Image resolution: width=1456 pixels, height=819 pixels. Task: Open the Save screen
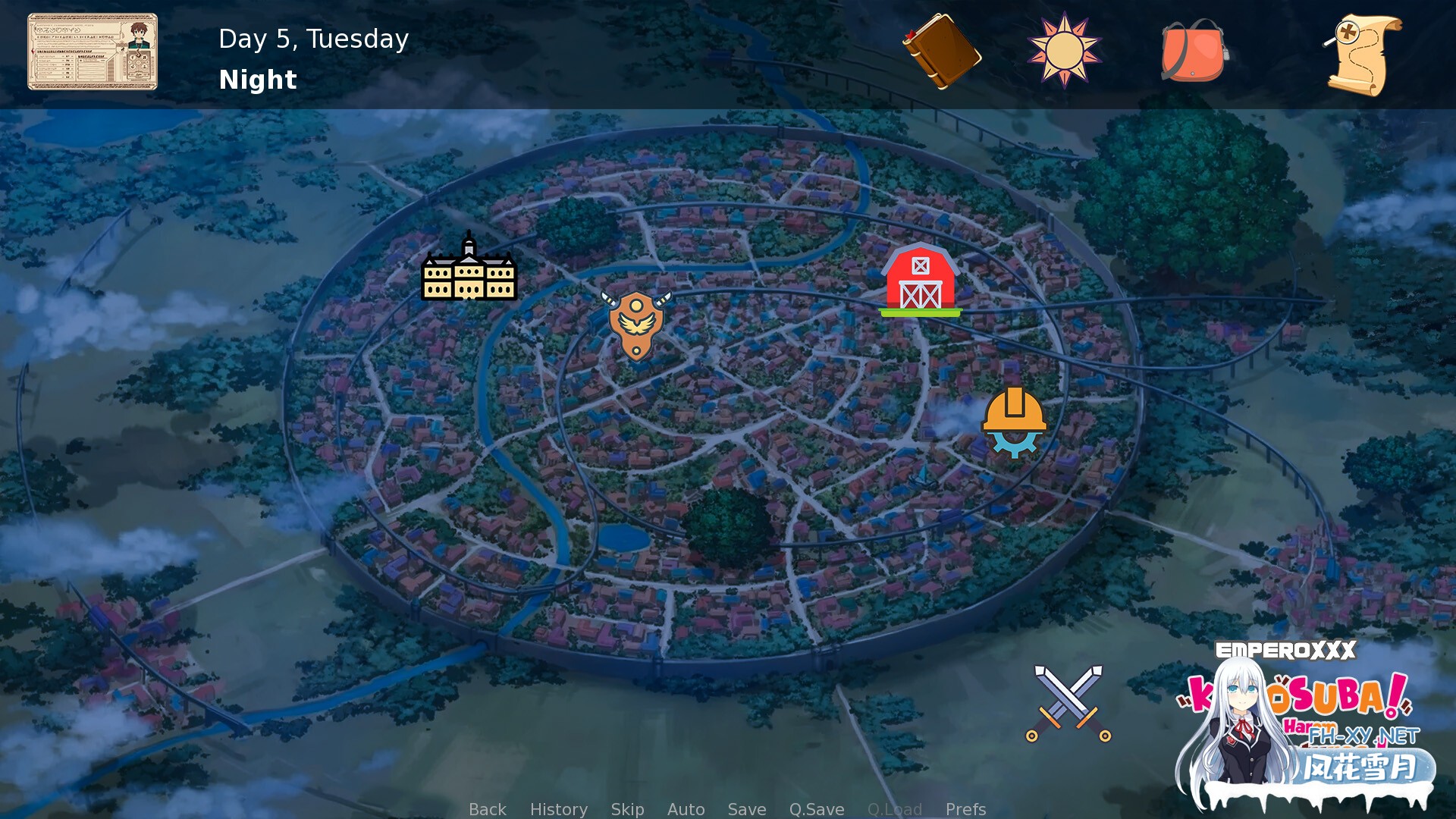point(746,809)
